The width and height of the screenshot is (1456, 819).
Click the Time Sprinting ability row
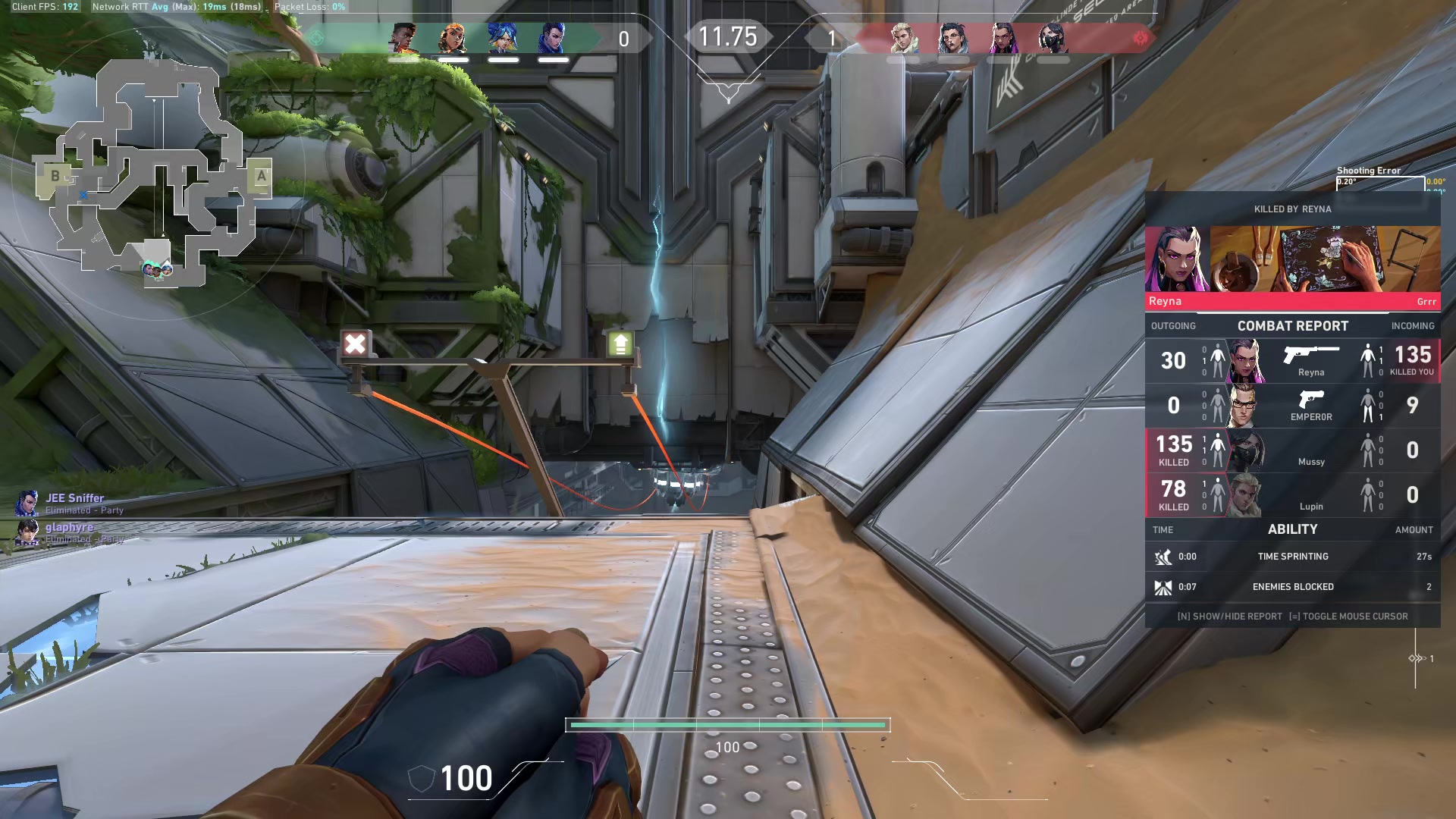tap(1292, 557)
